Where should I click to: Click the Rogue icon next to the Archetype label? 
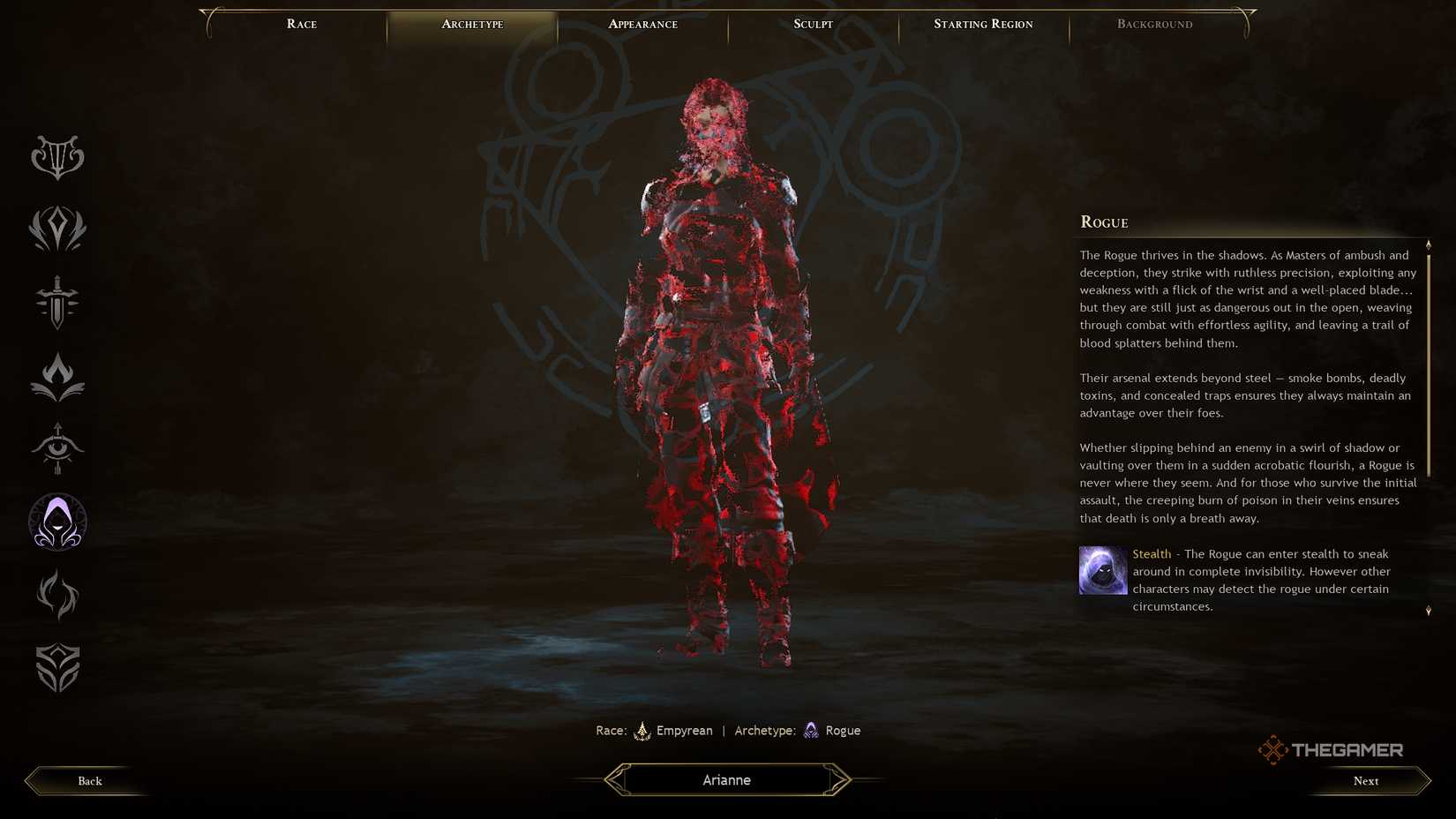811,730
